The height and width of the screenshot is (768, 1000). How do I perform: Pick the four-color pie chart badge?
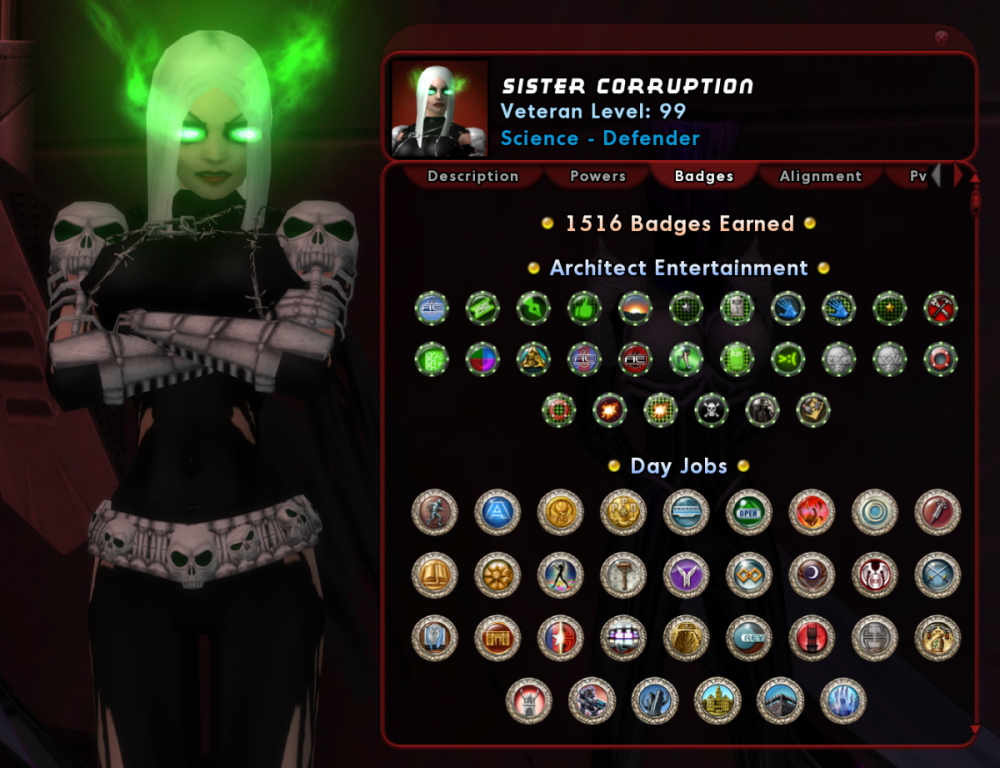(x=482, y=358)
